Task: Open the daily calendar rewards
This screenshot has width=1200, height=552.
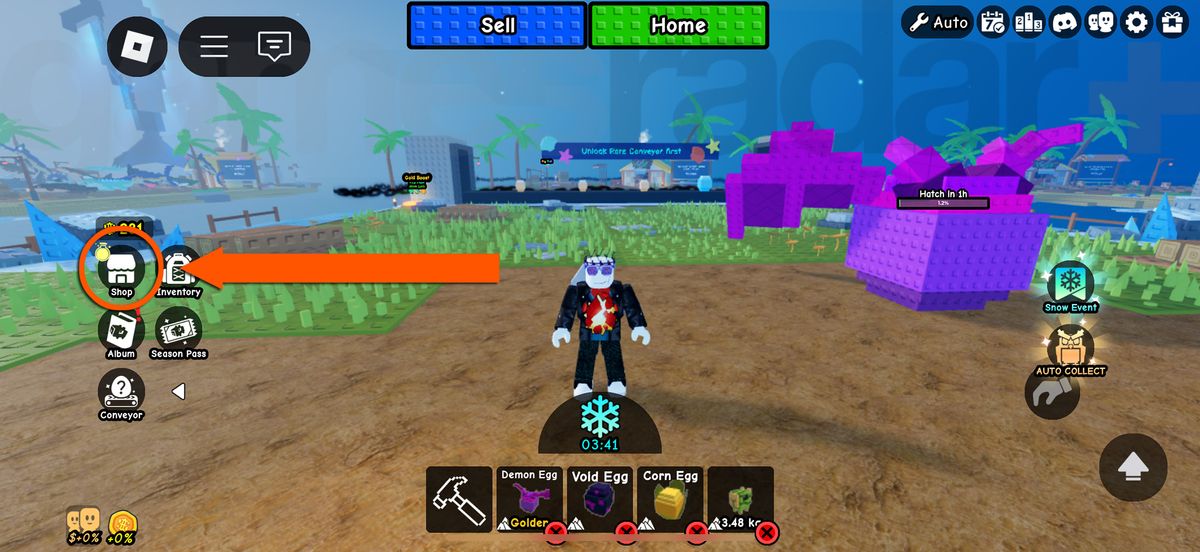Action: (993, 22)
